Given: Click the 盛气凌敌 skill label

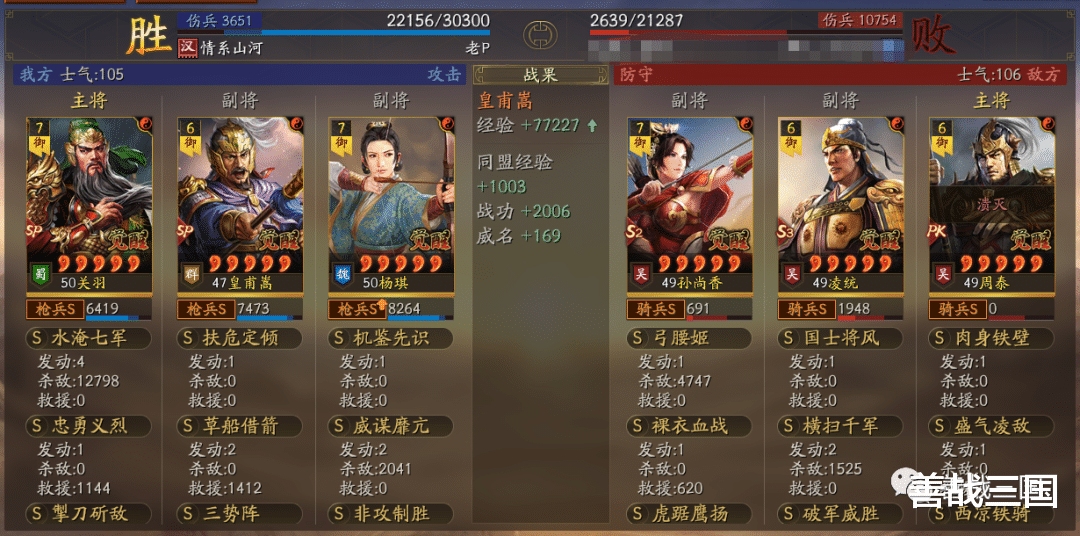Looking at the screenshot, I should pyautogui.click(x=992, y=426).
